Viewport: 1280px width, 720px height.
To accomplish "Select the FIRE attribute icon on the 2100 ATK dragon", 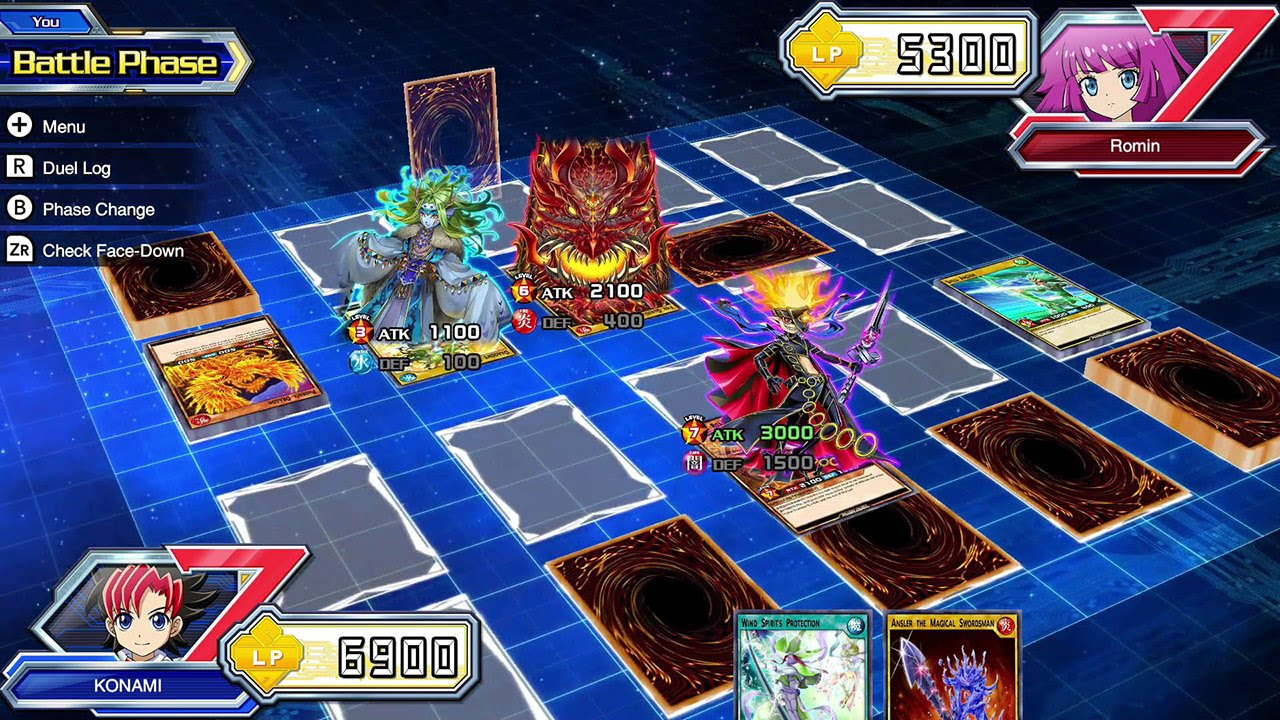I will pyautogui.click(x=527, y=322).
